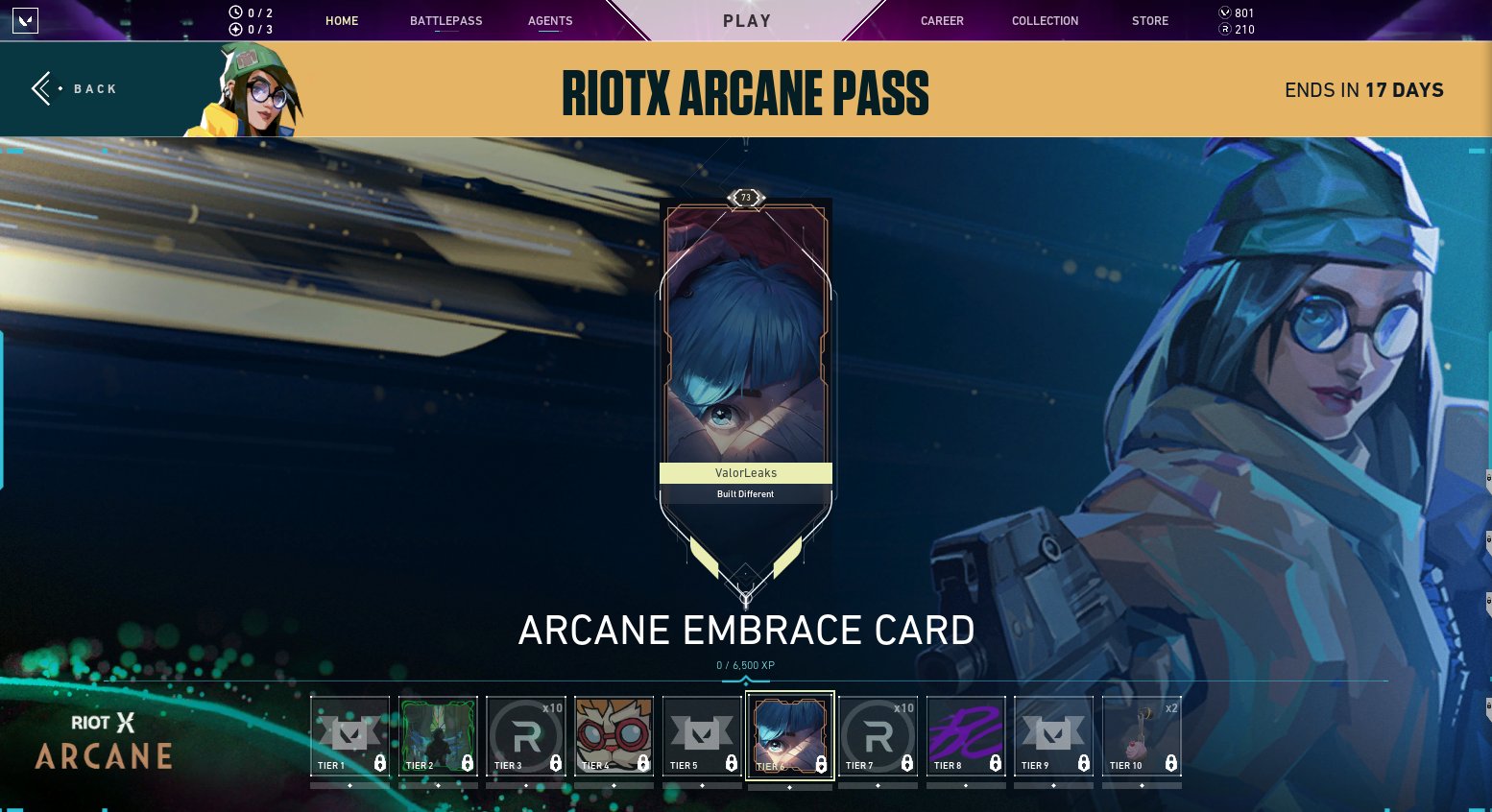Switch to the BATTLEPASS tab
The height and width of the screenshot is (812, 1492).
pyautogui.click(x=445, y=20)
